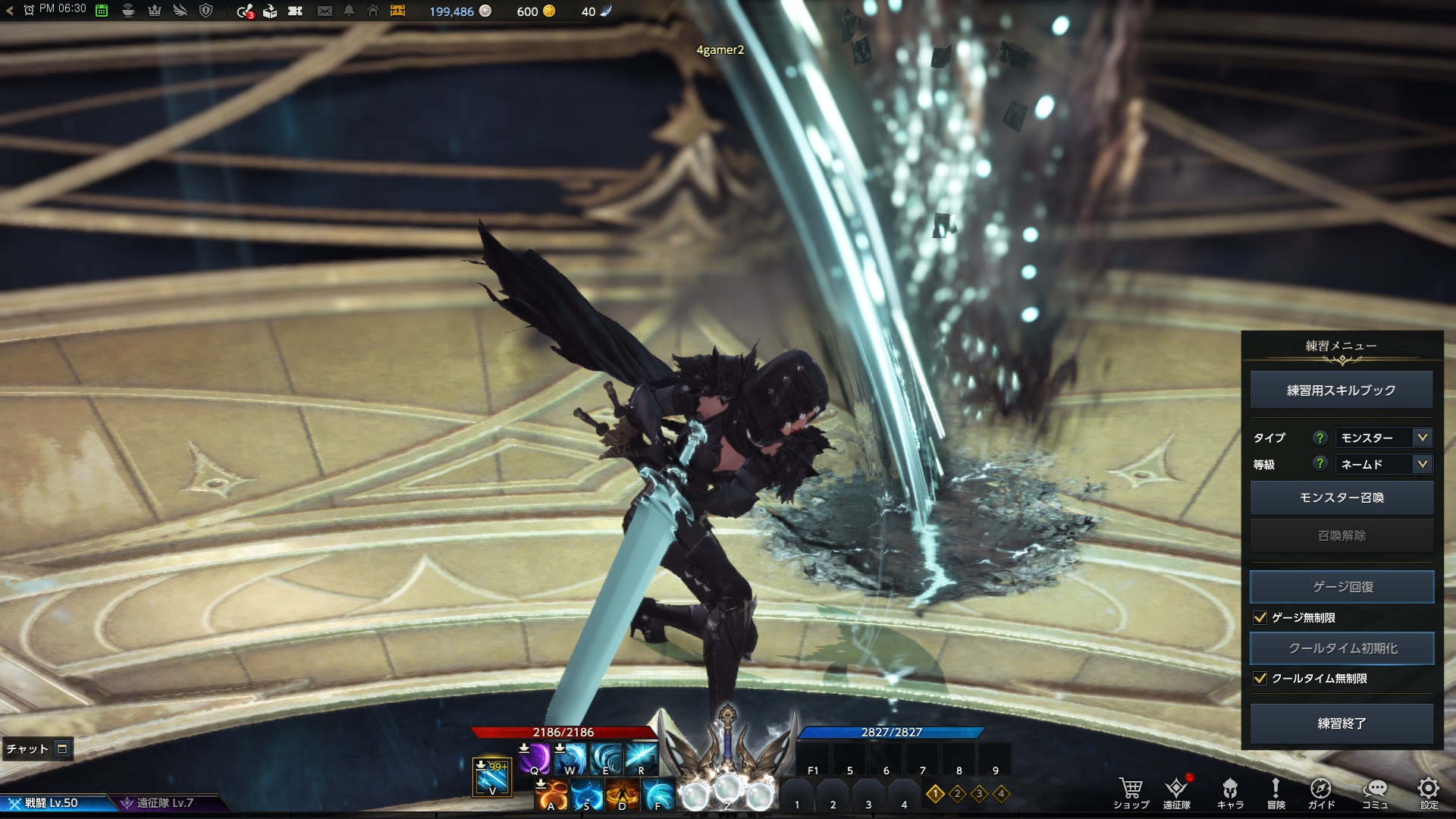The width and height of the screenshot is (1456, 819).
Task: Expand the チャット chat window
Action: click(x=63, y=749)
